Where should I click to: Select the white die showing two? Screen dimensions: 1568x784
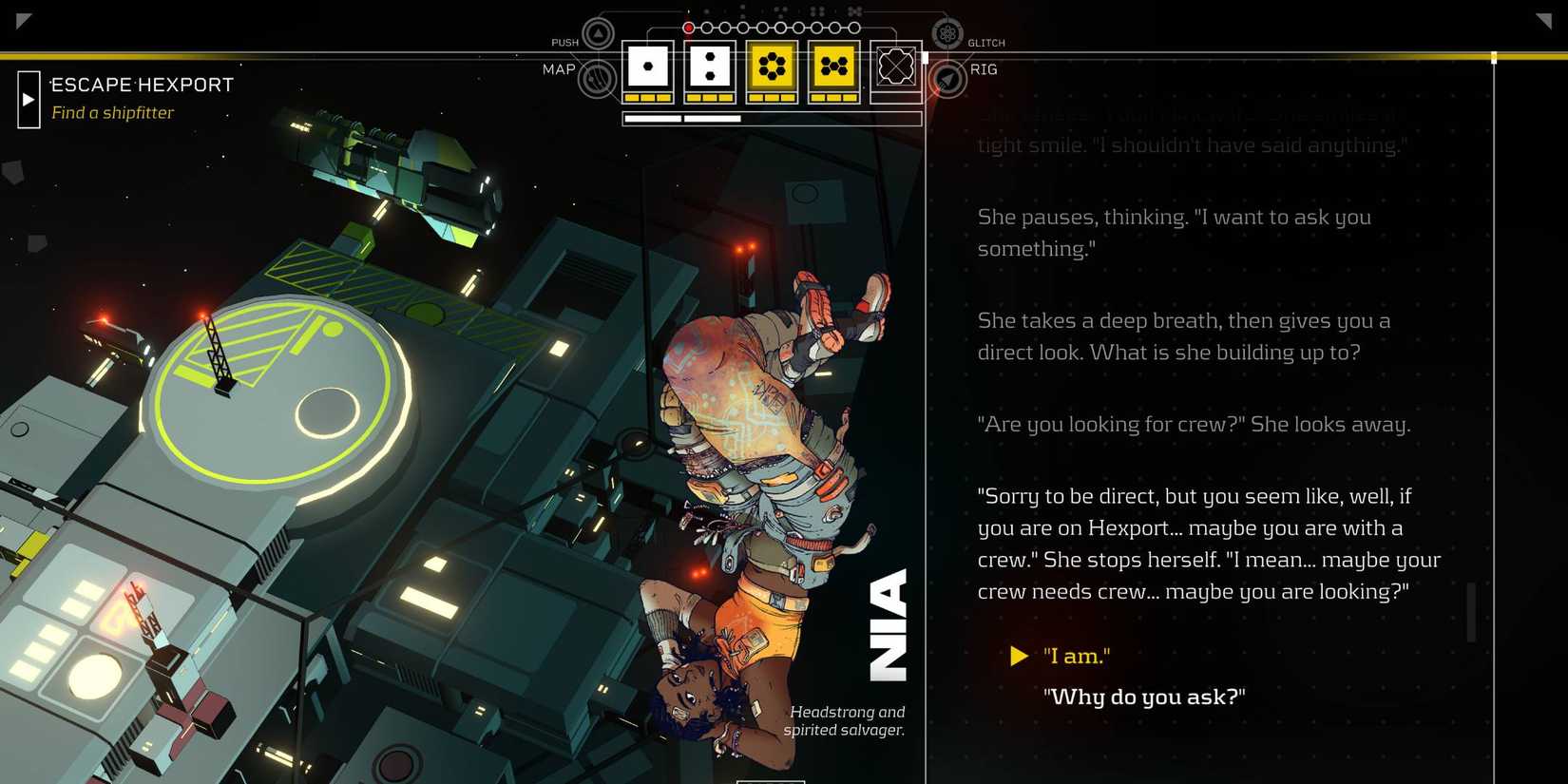click(x=709, y=67)
